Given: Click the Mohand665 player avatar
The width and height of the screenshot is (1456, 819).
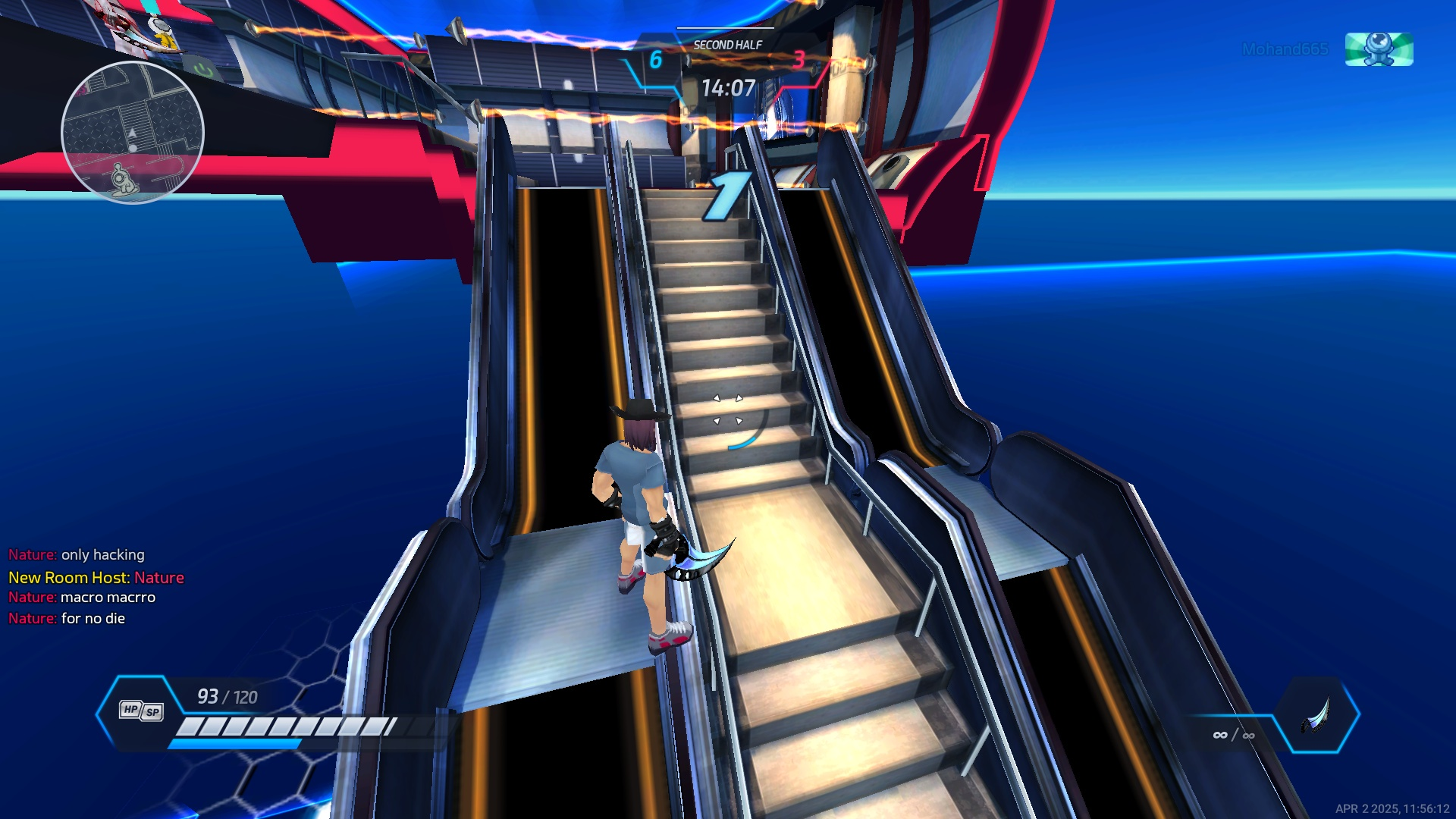Looking at the screenshot, I should tap(1379, 49).
